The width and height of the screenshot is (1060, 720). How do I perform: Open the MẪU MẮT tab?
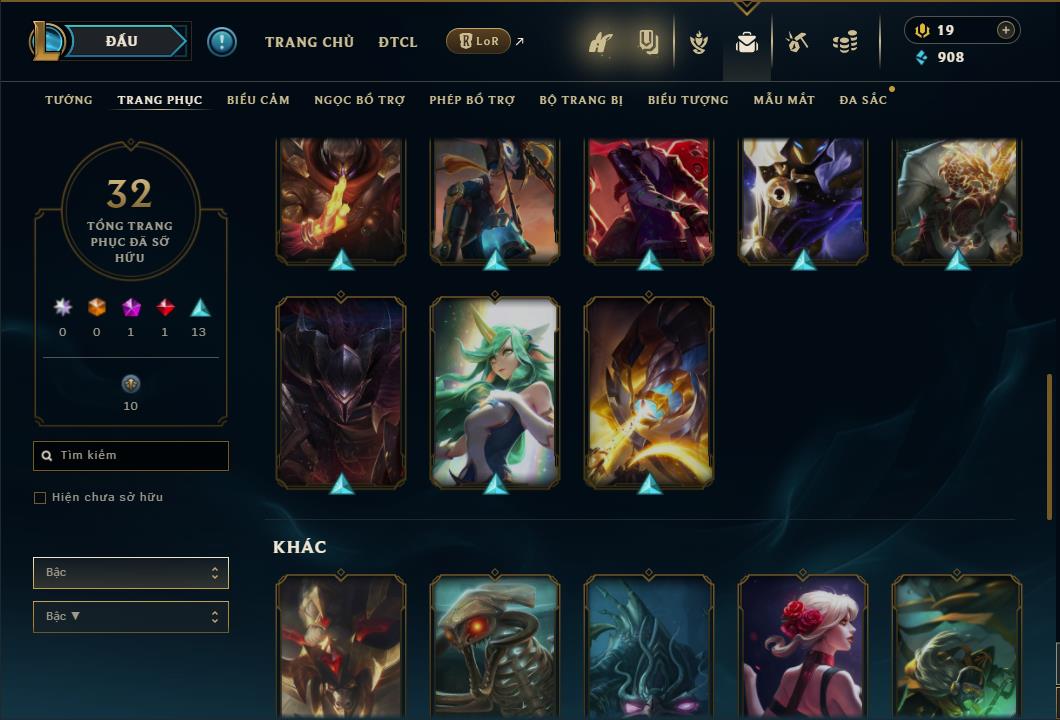click(x=784, y=100)
